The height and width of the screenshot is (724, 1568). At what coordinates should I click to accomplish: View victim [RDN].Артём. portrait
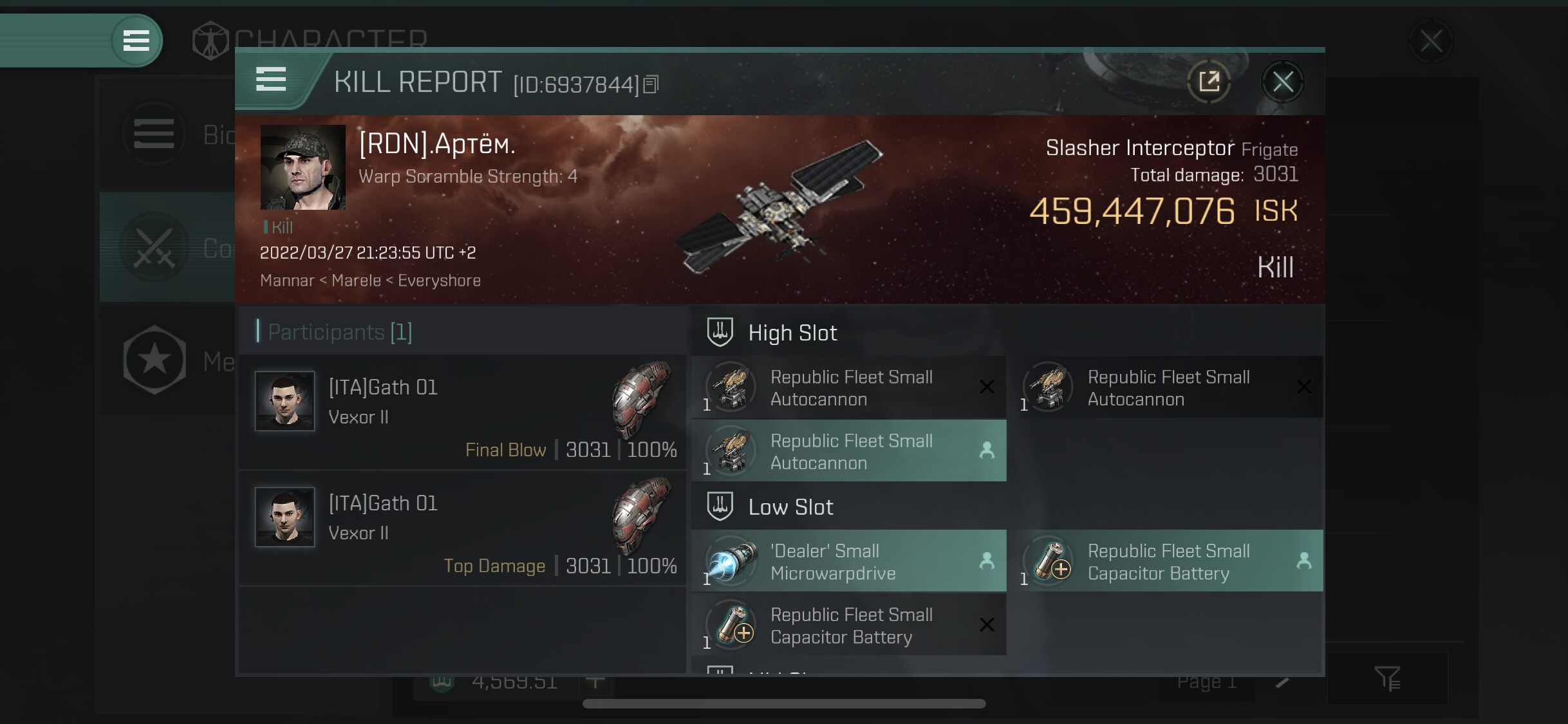[x=303, y=167]
